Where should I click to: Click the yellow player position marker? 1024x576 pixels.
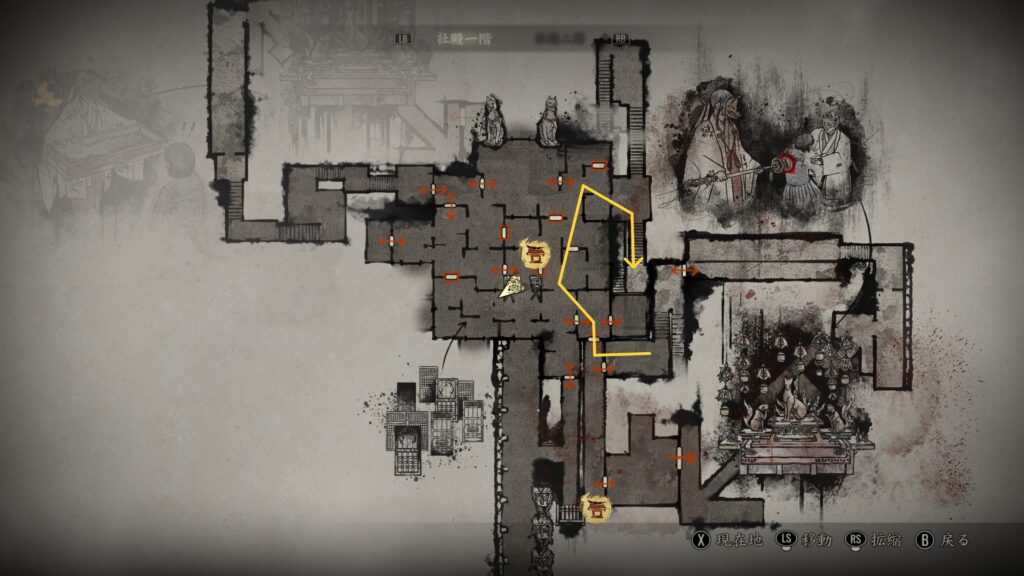(512, 289)
